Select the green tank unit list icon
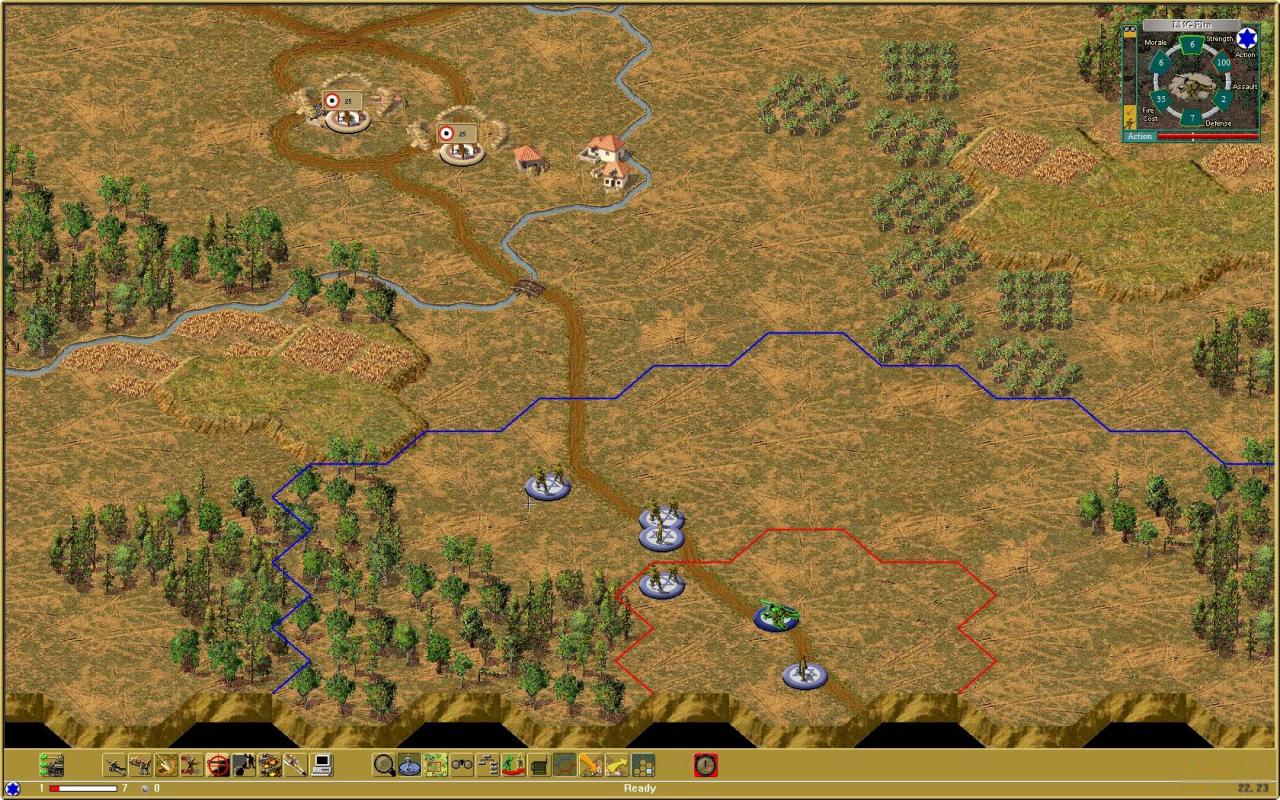Viewport: 1280px width, 800px height. [52, 765]
